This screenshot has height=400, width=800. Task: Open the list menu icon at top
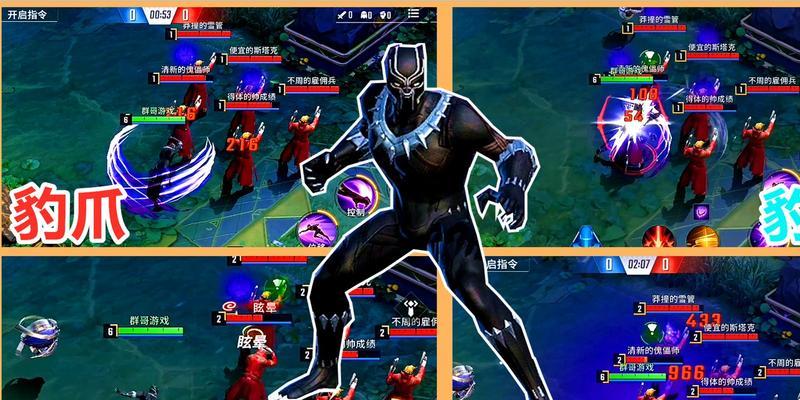coord(411,14)
